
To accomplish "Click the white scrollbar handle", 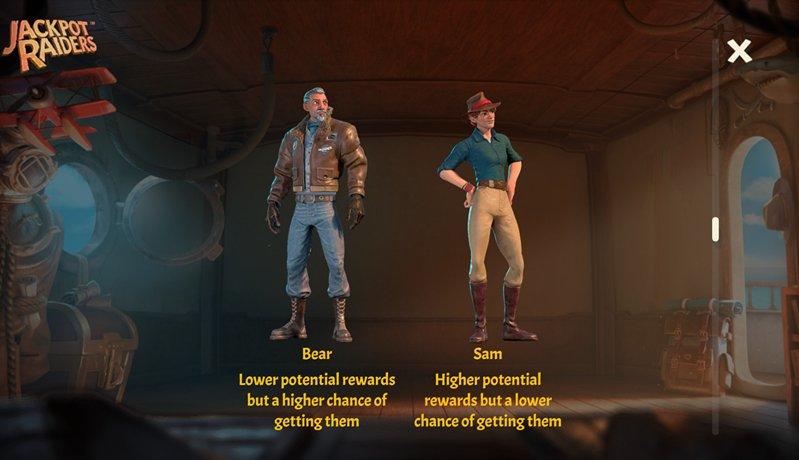I will [715, 229].
